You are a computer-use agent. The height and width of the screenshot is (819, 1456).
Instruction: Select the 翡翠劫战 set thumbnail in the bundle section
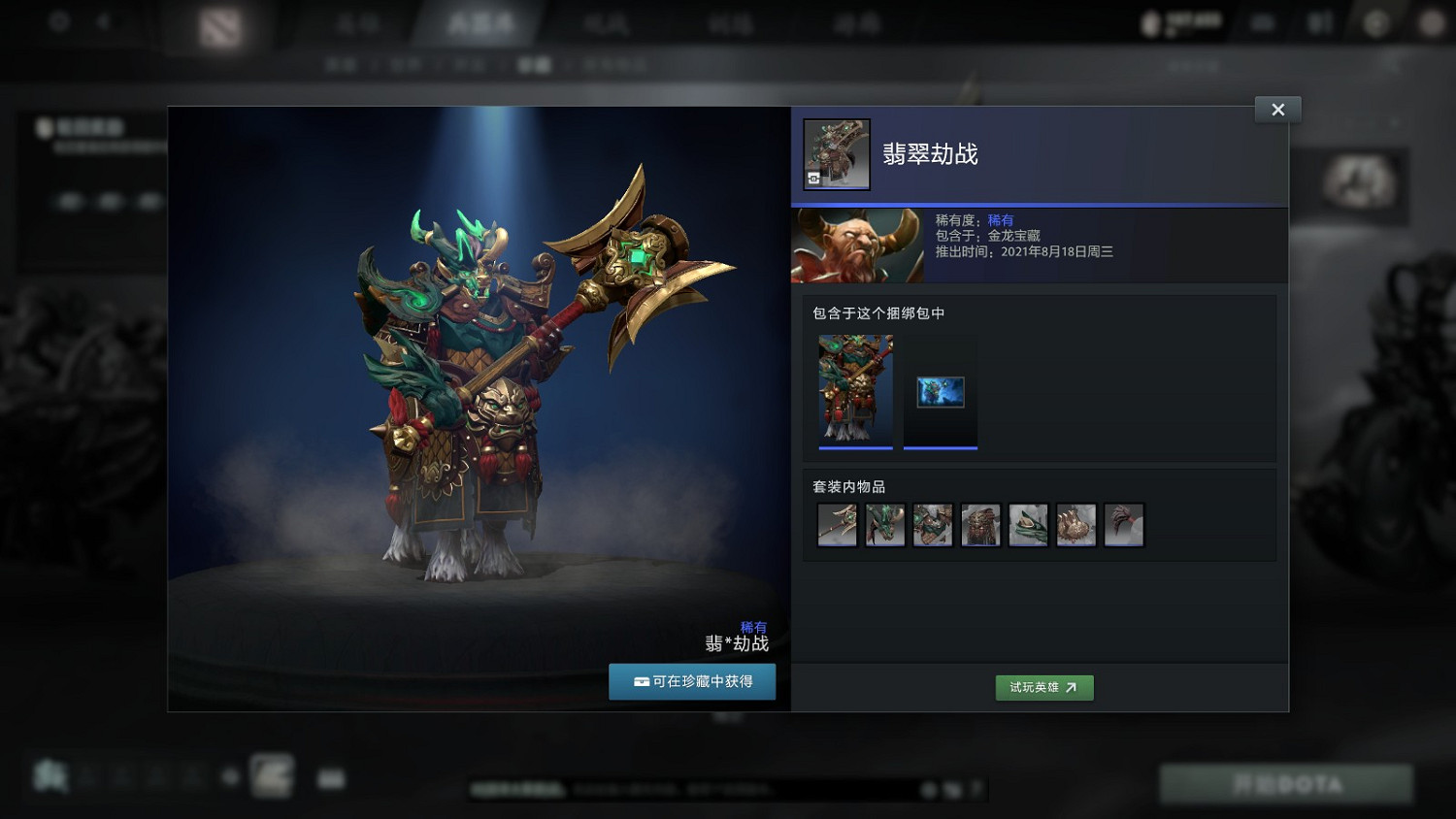tap(855, 391)
